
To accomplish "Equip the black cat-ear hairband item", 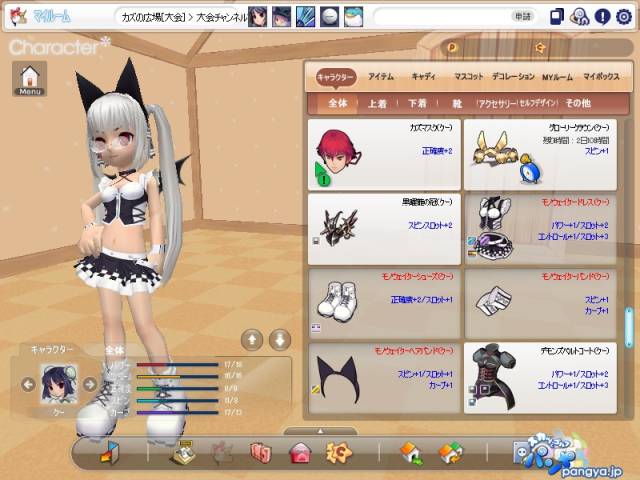I will (x=385, y=378).
